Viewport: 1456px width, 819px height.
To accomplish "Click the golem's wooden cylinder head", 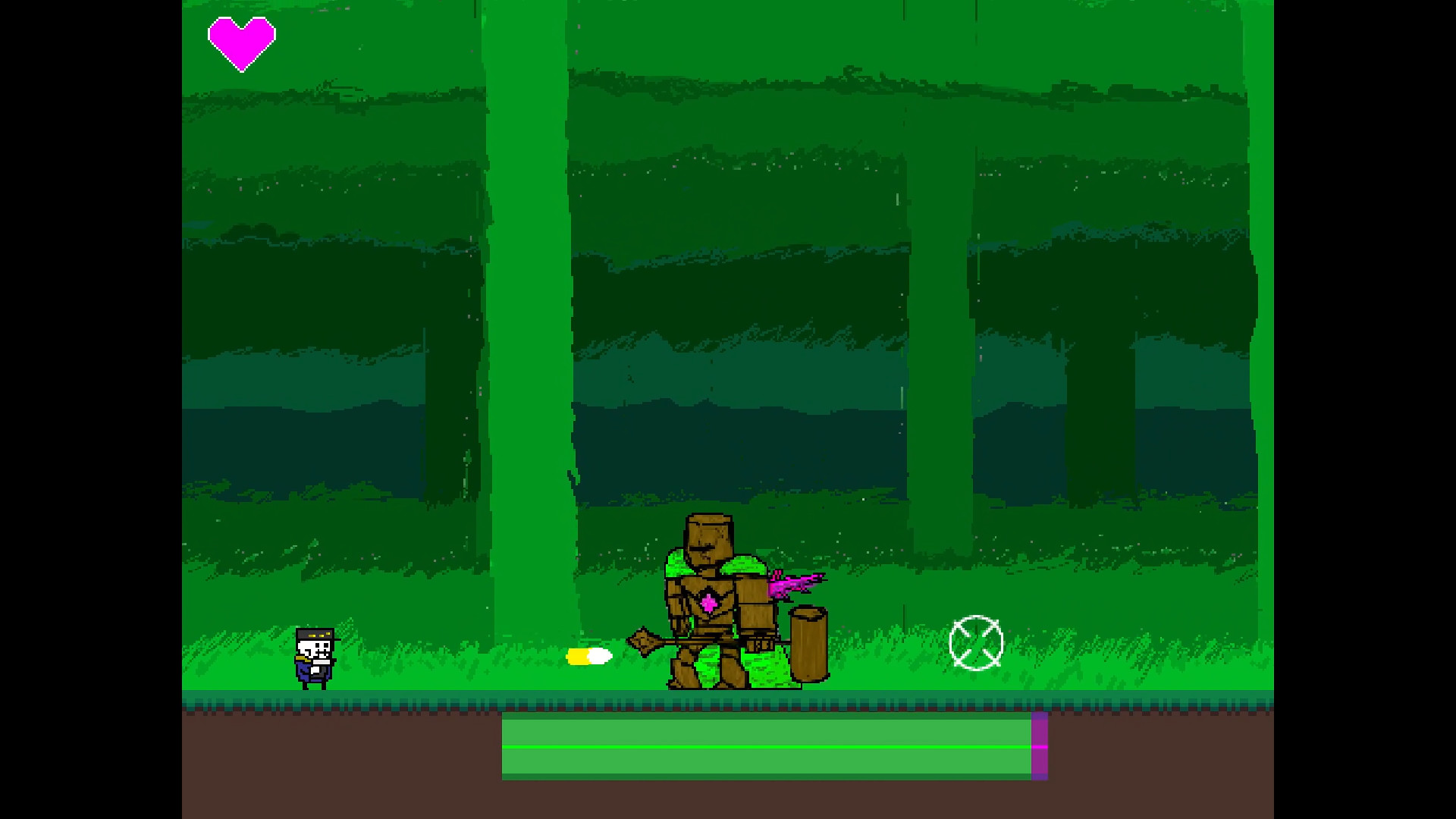I will 708,535.
